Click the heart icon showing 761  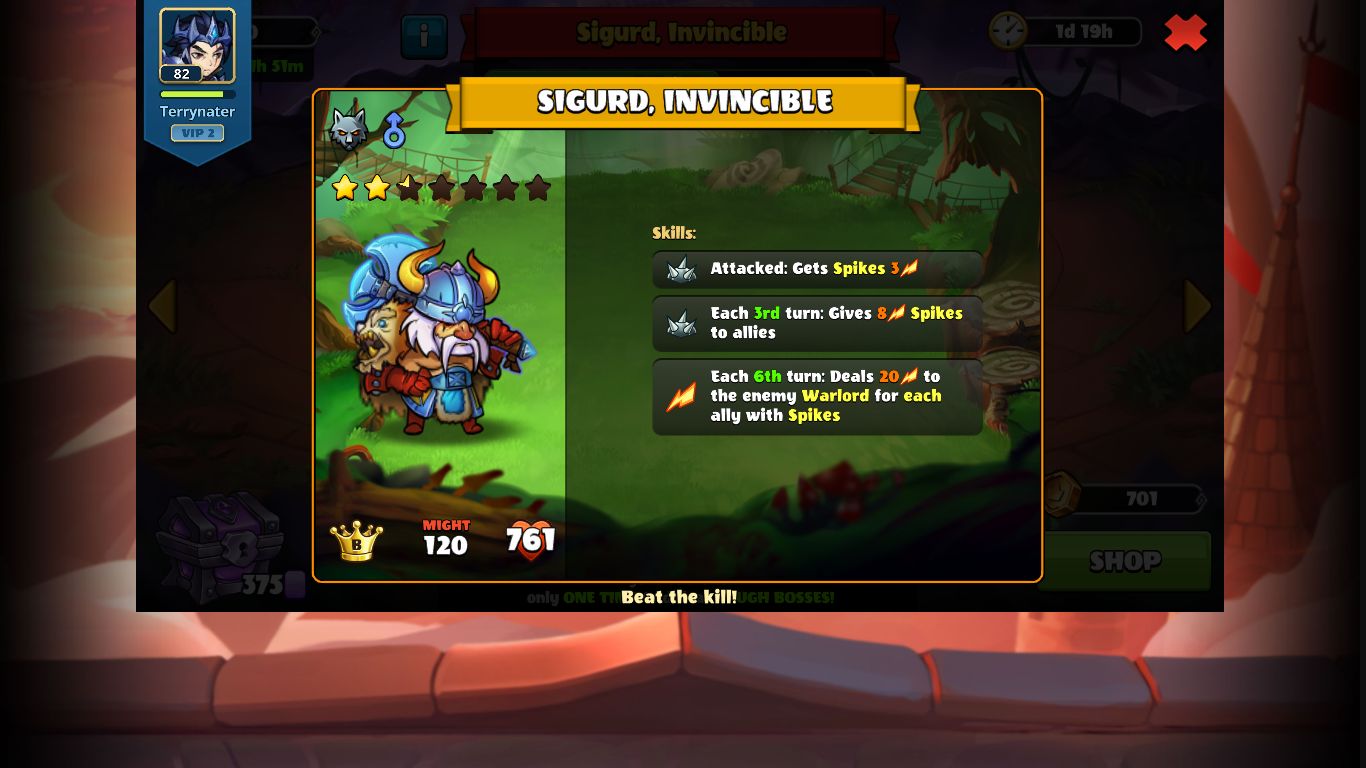click(529, 541)
